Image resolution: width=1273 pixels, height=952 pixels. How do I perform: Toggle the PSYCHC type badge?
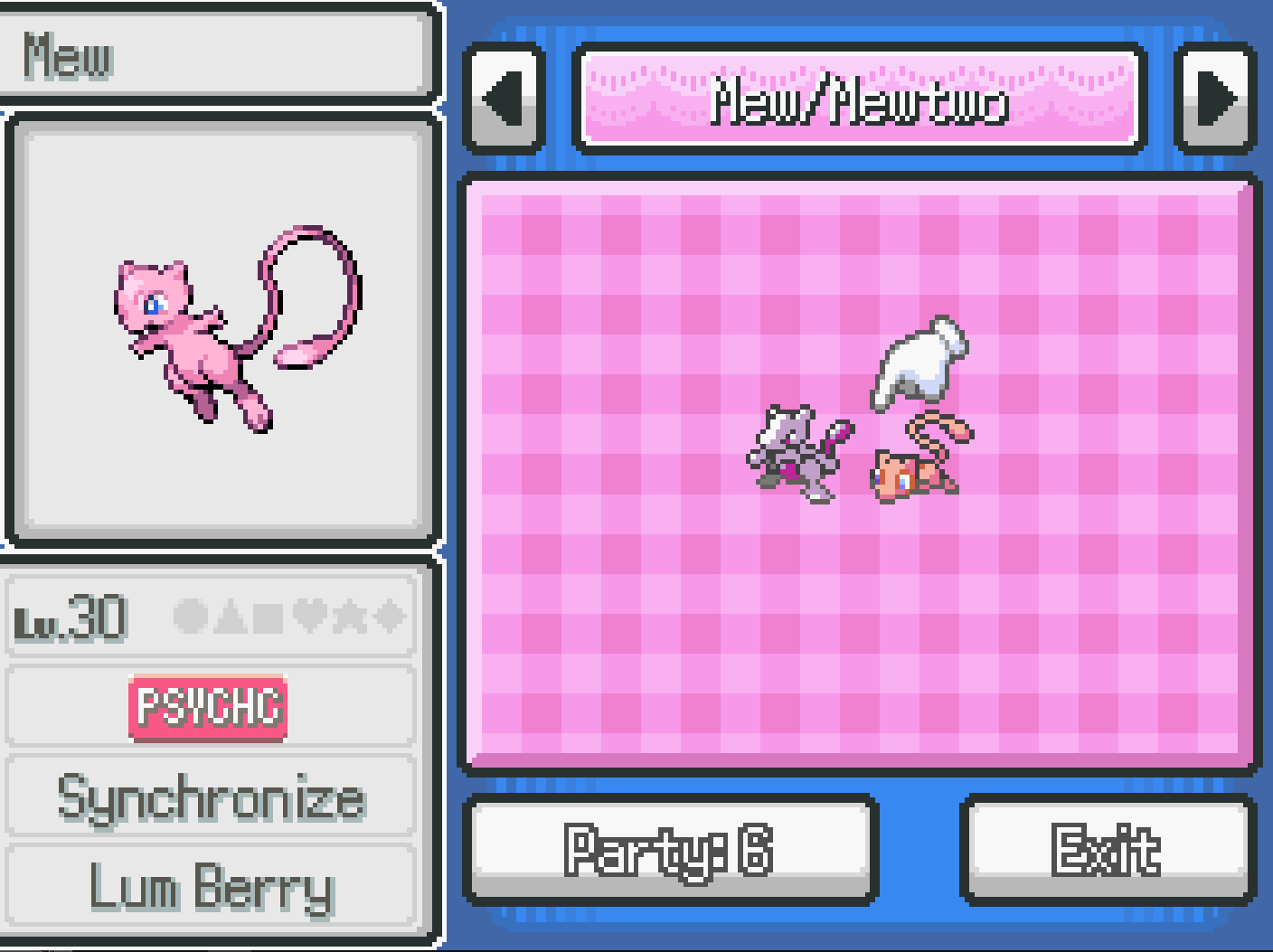(209, 706)
